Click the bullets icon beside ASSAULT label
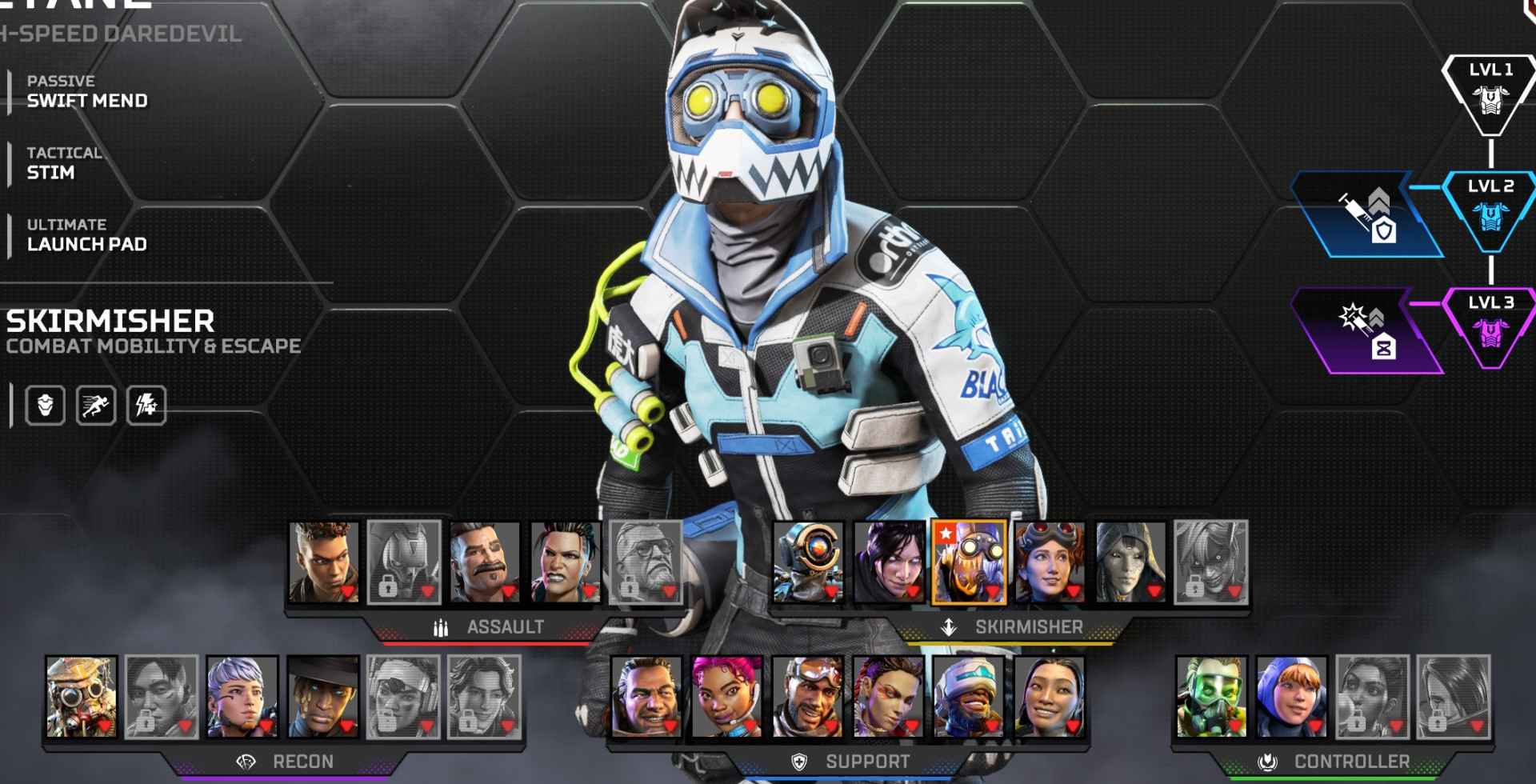The width and height of the screenshot is (1536, 784). tap(441, 628)
